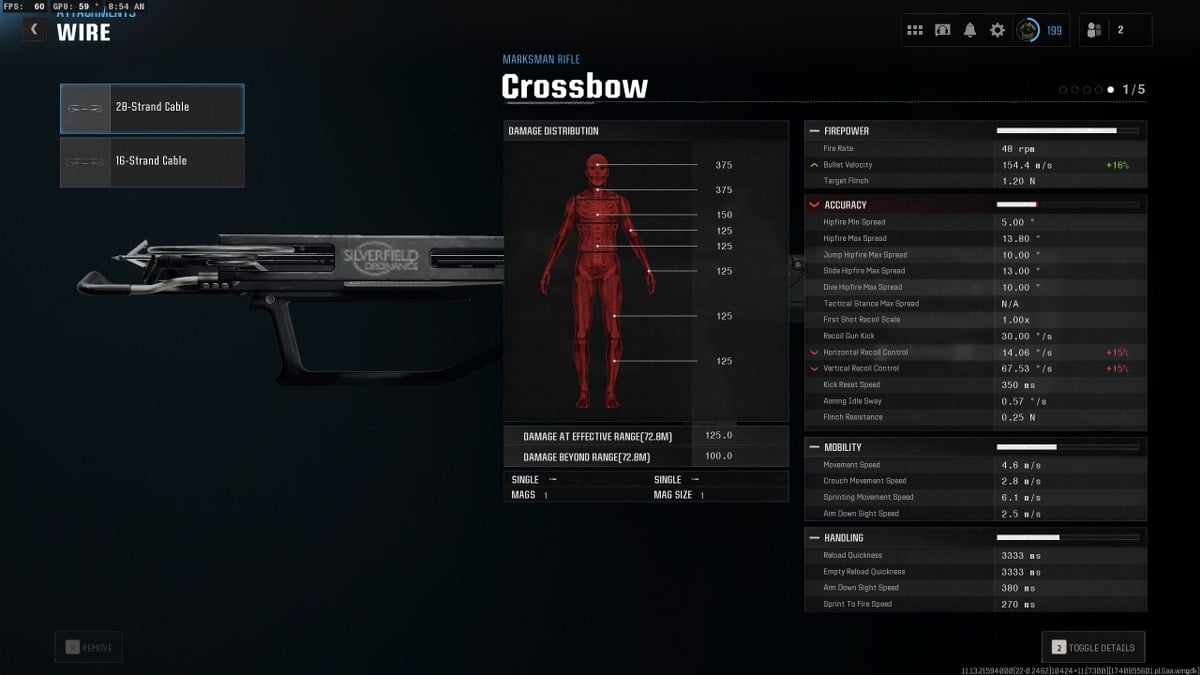The image size is (1200, 675).
Task: Remove the equipped wire attachment
Action: click(91, 648)
